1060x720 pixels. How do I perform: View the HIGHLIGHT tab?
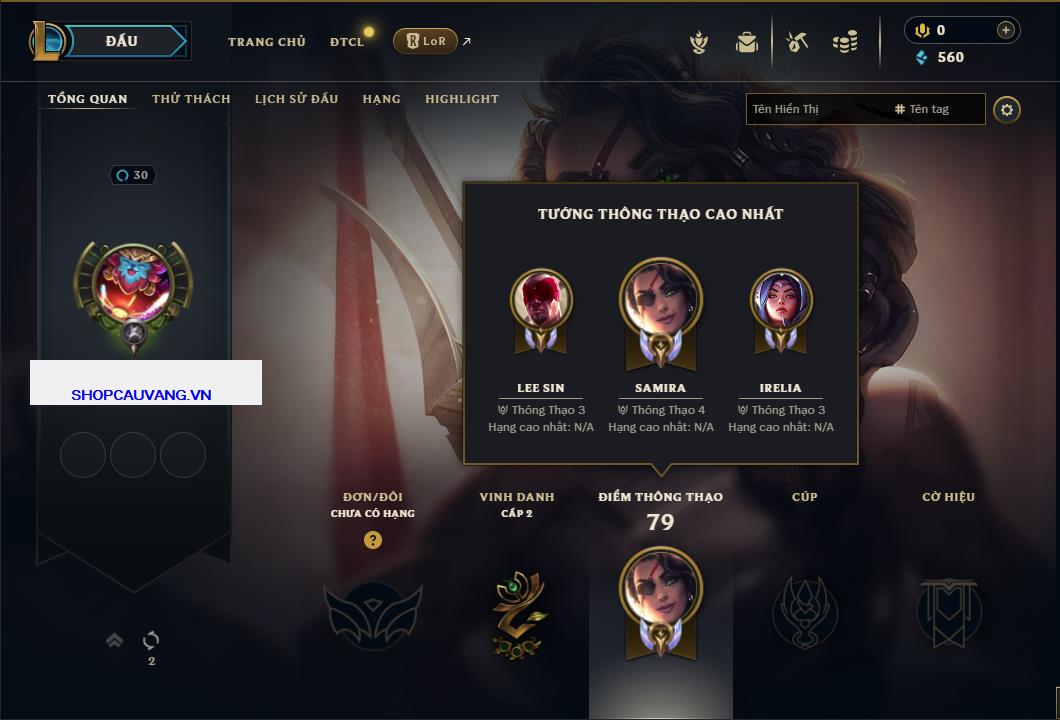pos(461,99)
